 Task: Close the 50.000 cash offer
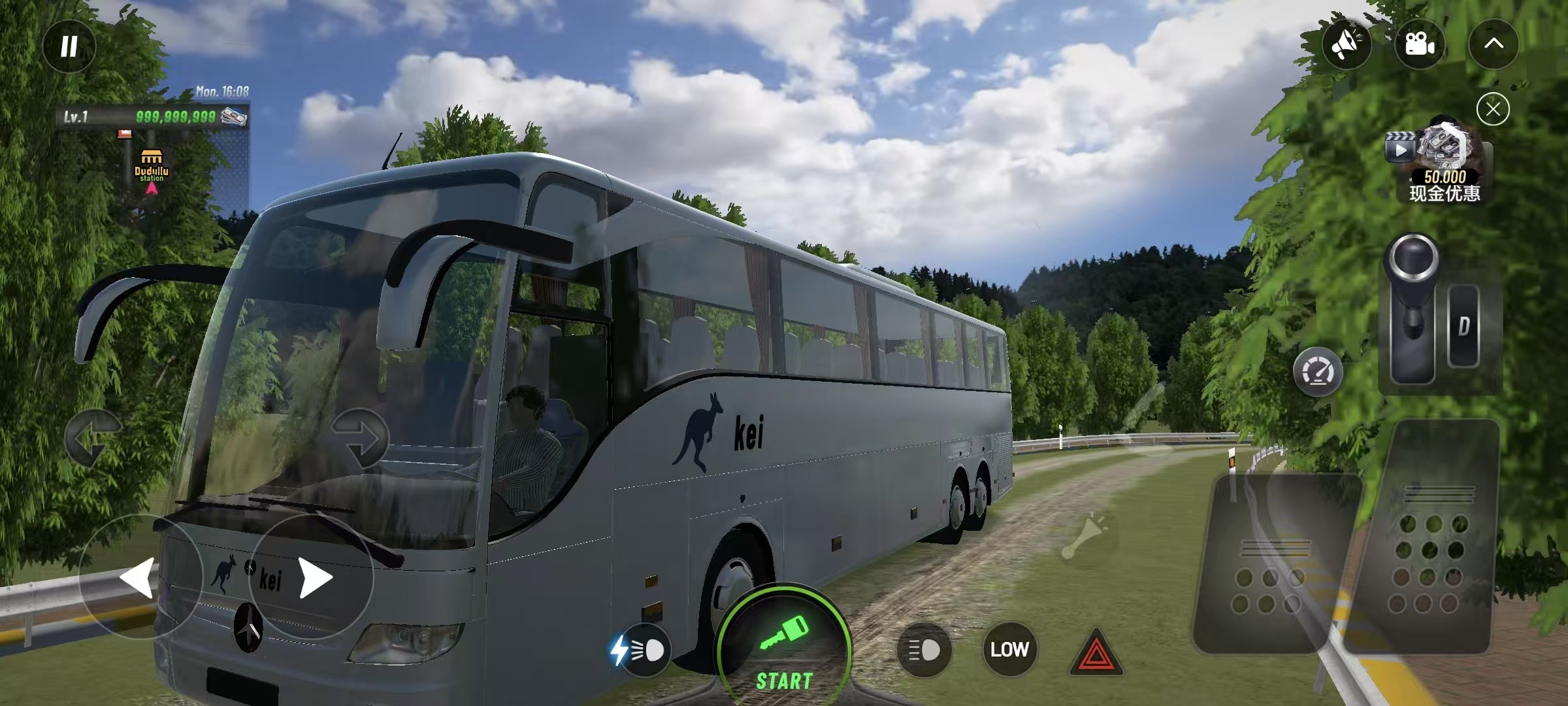coord(1493,109)
